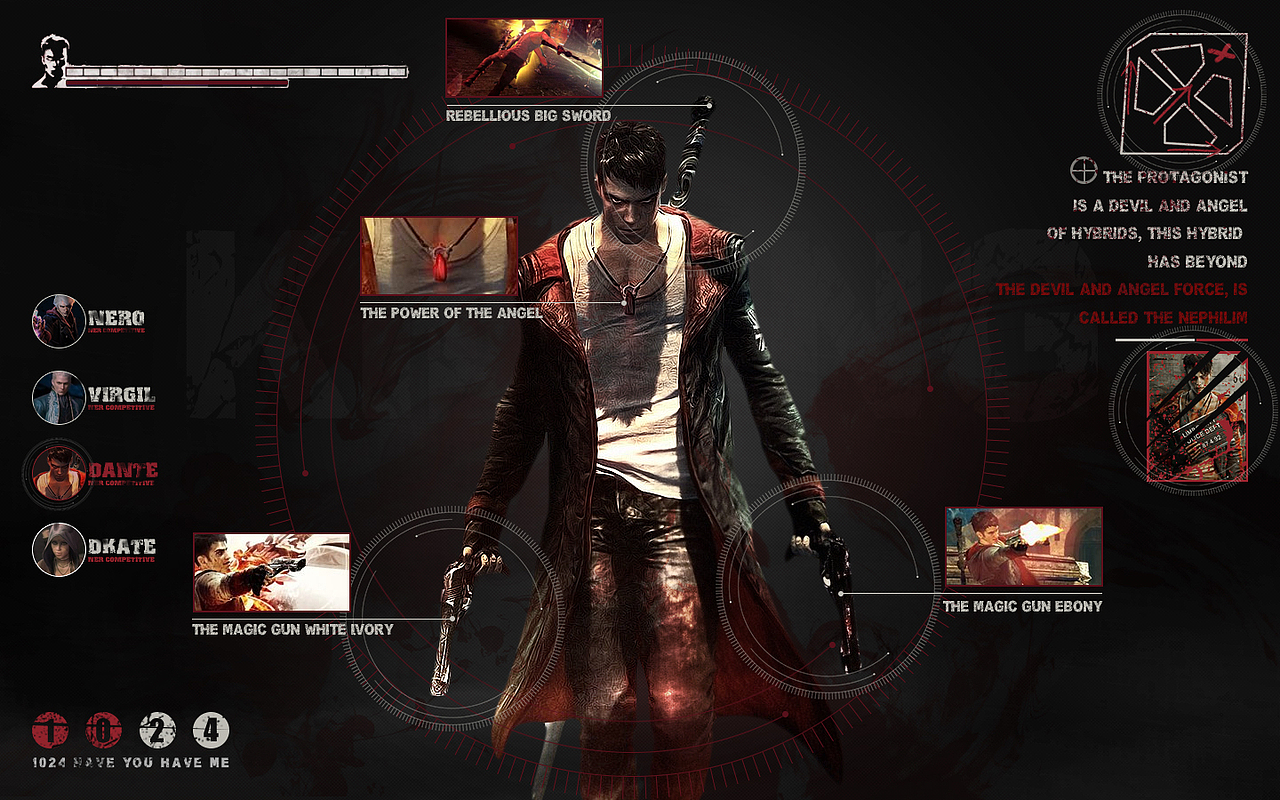
Task: Open the red-line map diagram icon
Action: [1185, 93]
